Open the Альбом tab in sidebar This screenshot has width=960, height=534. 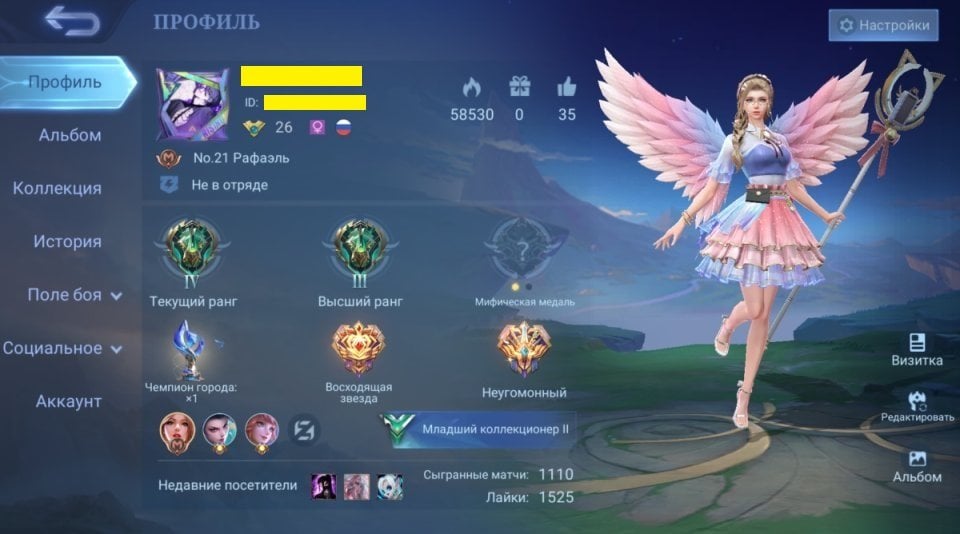70,135
